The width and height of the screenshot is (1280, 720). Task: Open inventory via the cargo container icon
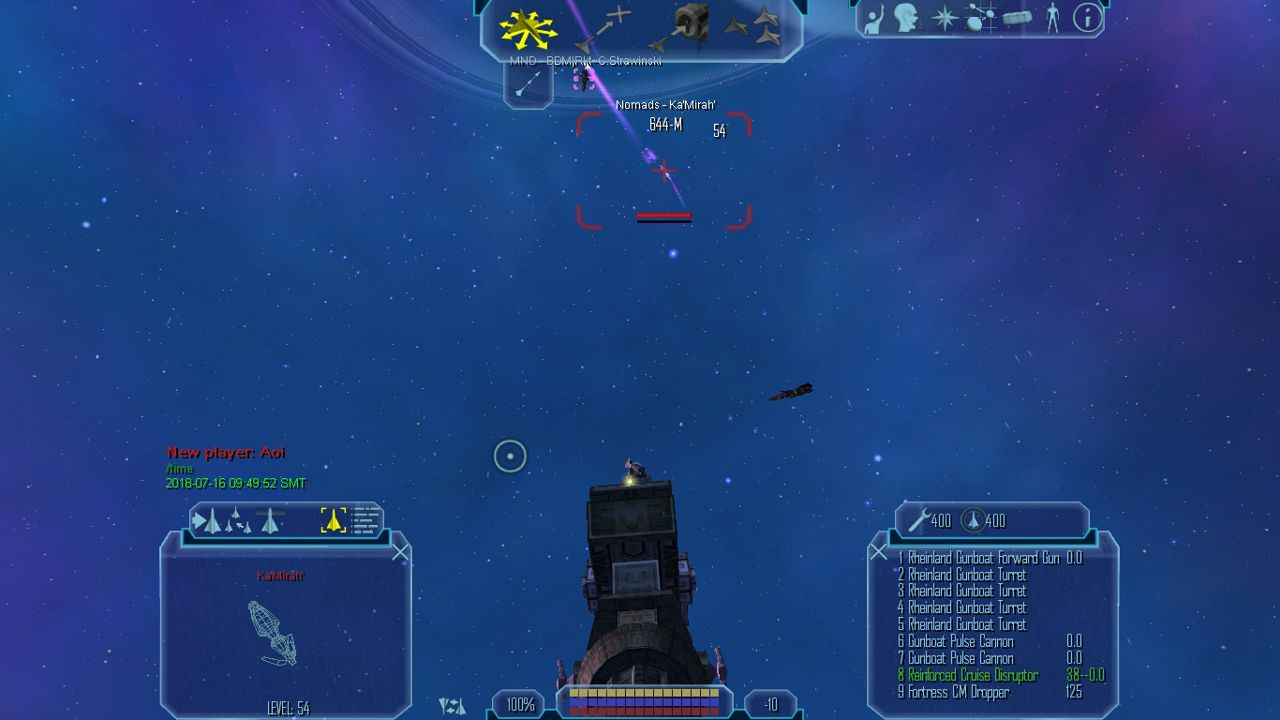[1016, 18]
